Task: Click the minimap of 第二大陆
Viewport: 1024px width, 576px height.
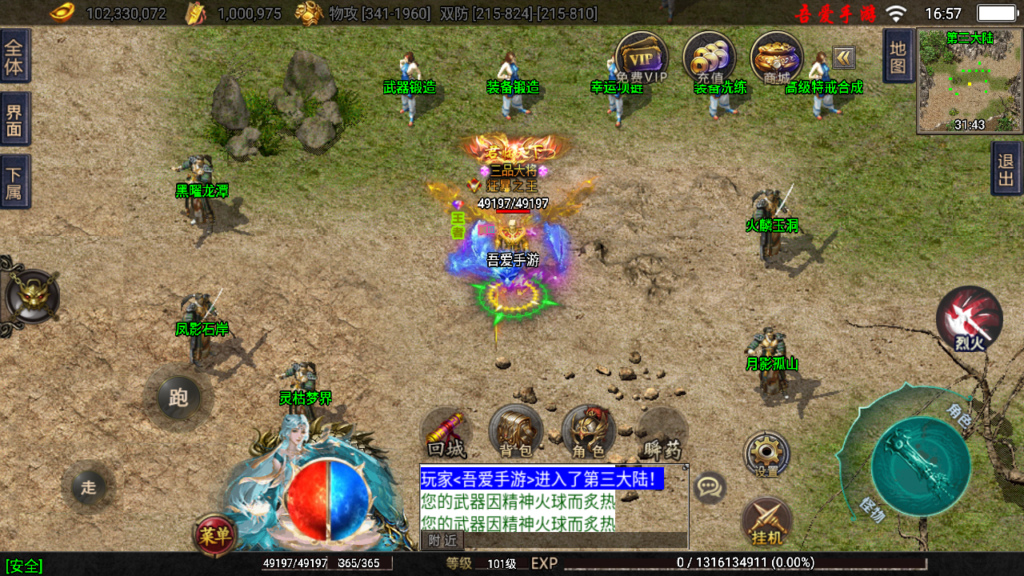Action: [969, 81]
